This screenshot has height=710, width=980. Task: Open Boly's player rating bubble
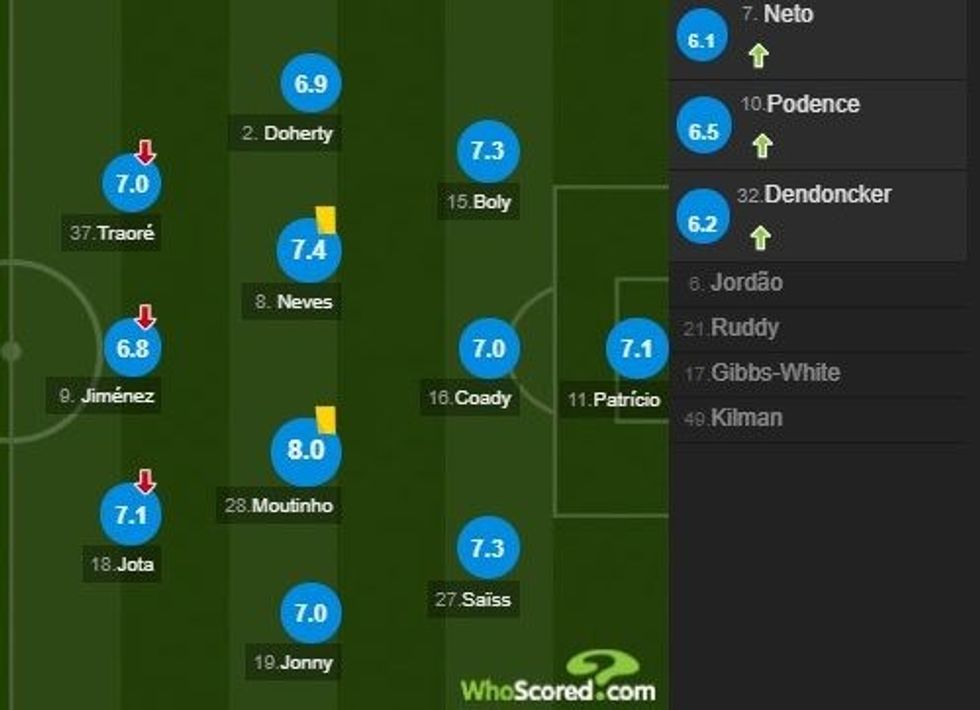click(x=488, y=151)
